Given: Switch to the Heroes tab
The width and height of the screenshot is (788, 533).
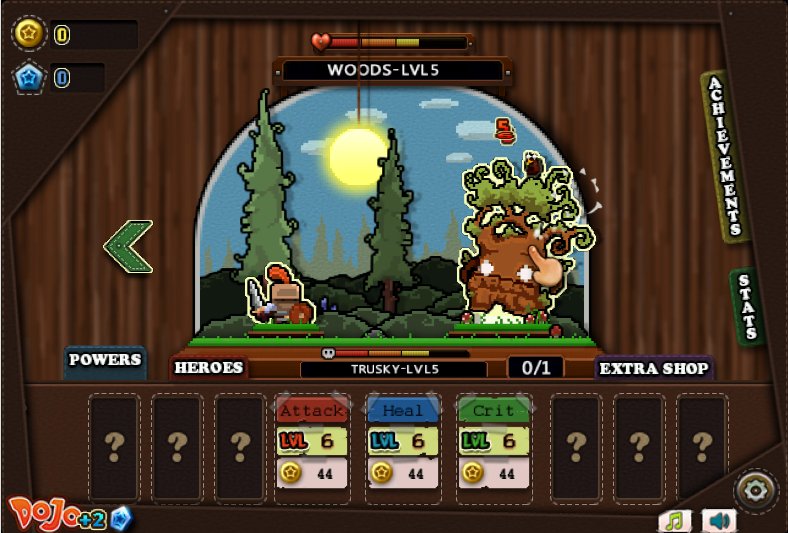Looking at the screenshot, I should 209,367.
